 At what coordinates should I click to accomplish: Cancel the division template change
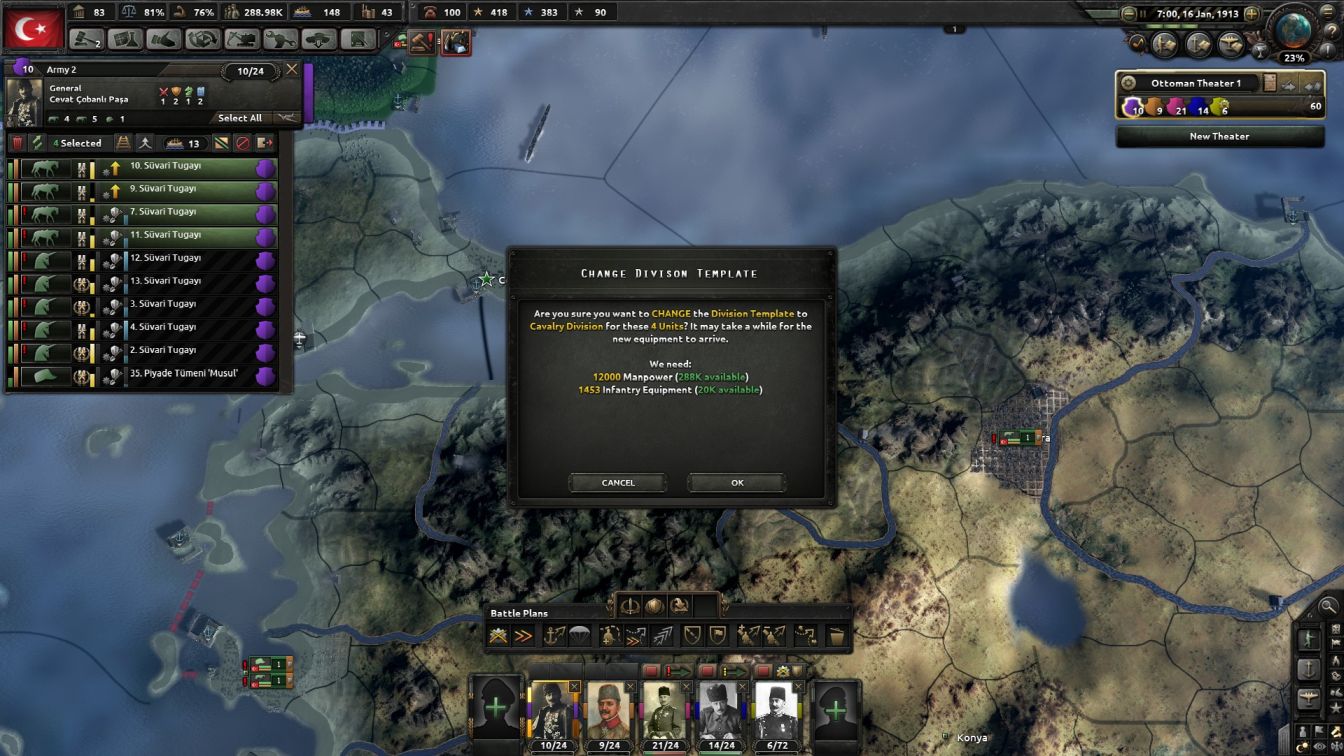[617, 482]
